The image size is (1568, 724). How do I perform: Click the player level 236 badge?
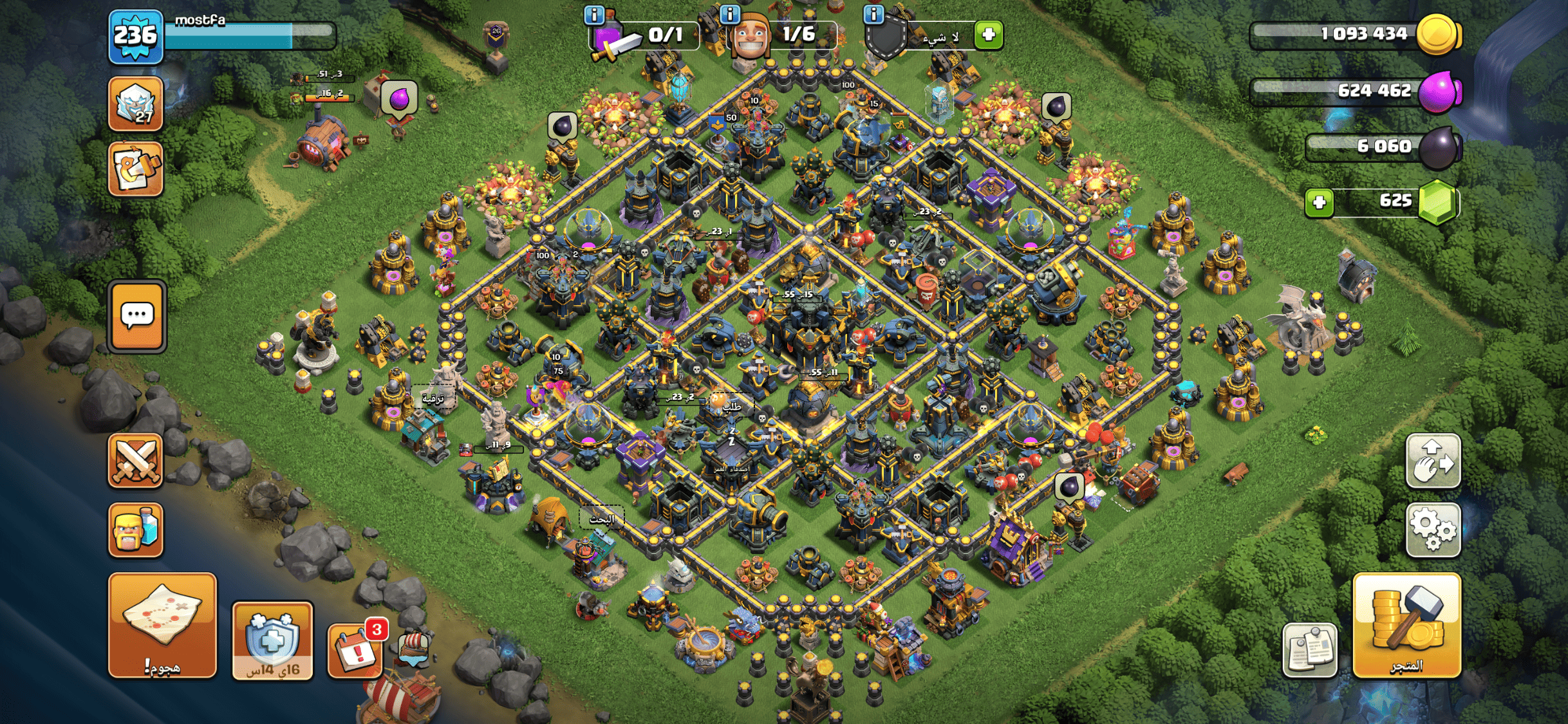[x=135, y=36]
